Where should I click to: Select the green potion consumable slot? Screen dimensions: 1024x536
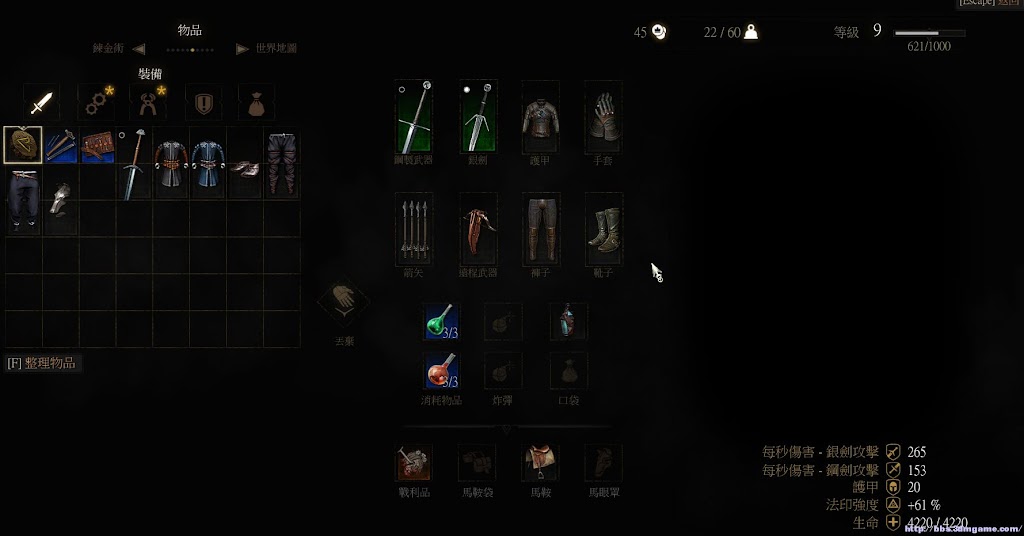[x=440, y=322]
